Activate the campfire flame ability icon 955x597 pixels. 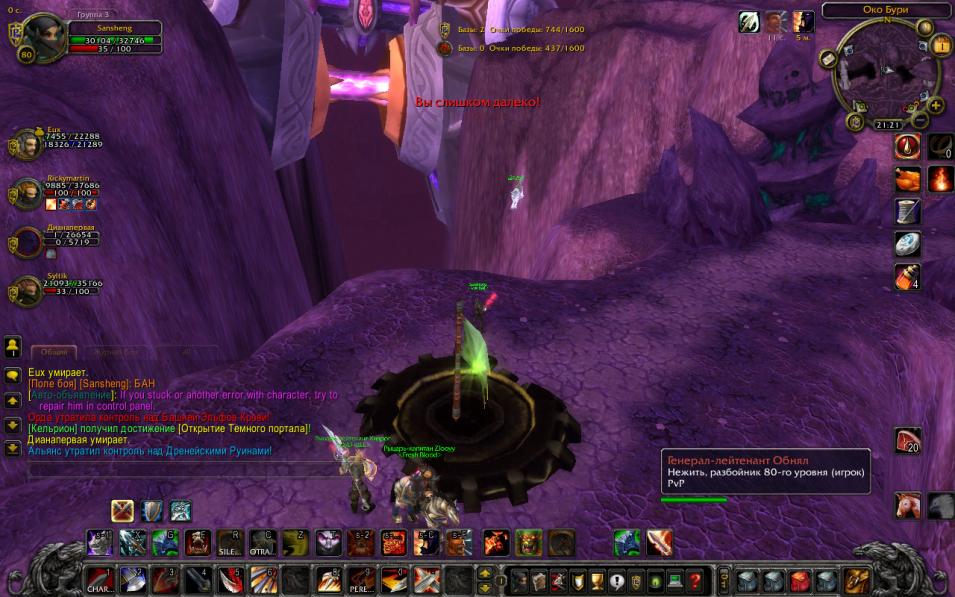[x=940, y=179]
